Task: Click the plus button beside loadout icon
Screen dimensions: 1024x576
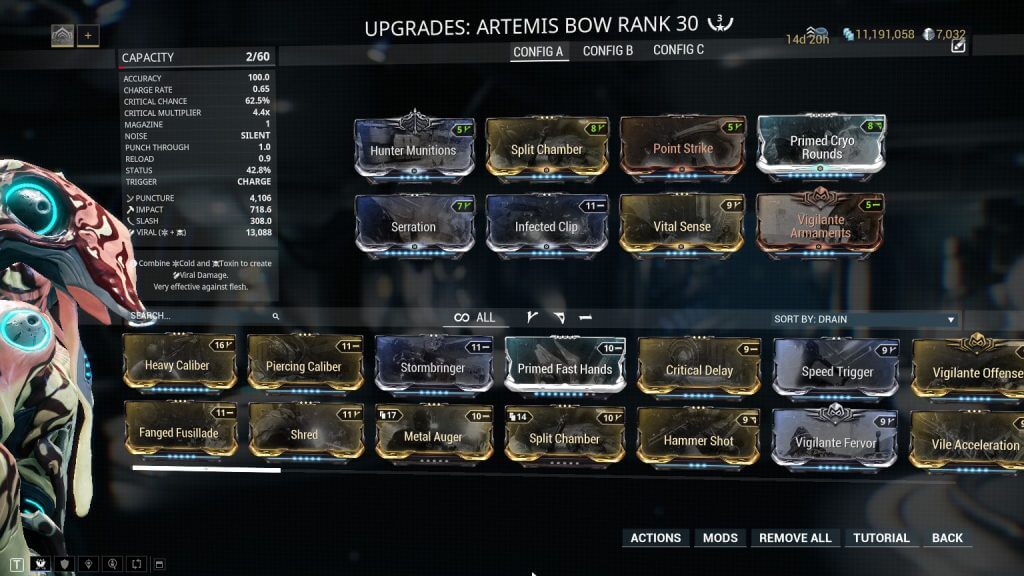Action: coord(88,36)
